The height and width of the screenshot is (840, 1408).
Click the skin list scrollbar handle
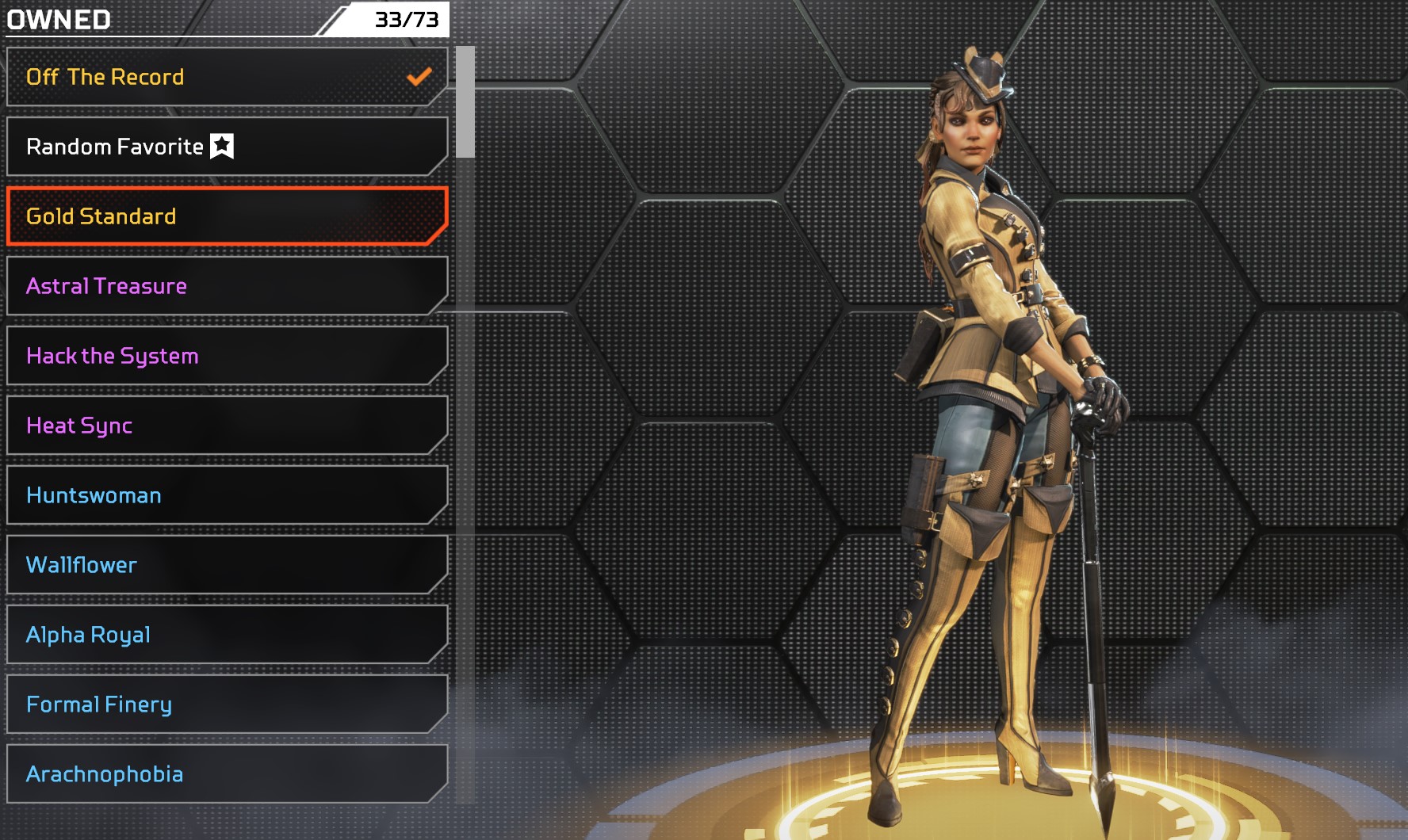point(465,101)
